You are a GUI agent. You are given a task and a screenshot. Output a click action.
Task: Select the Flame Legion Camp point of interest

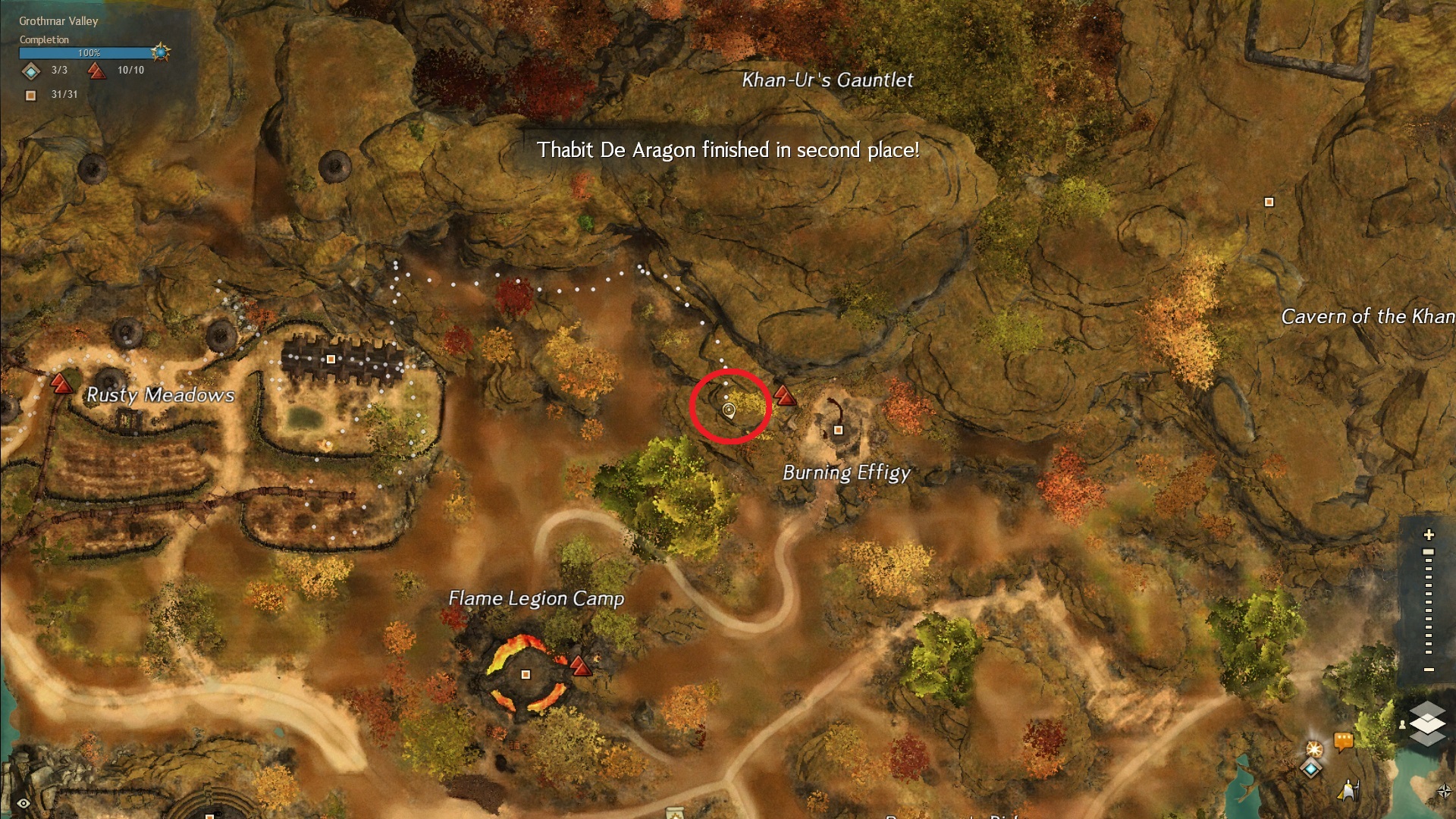526,674
